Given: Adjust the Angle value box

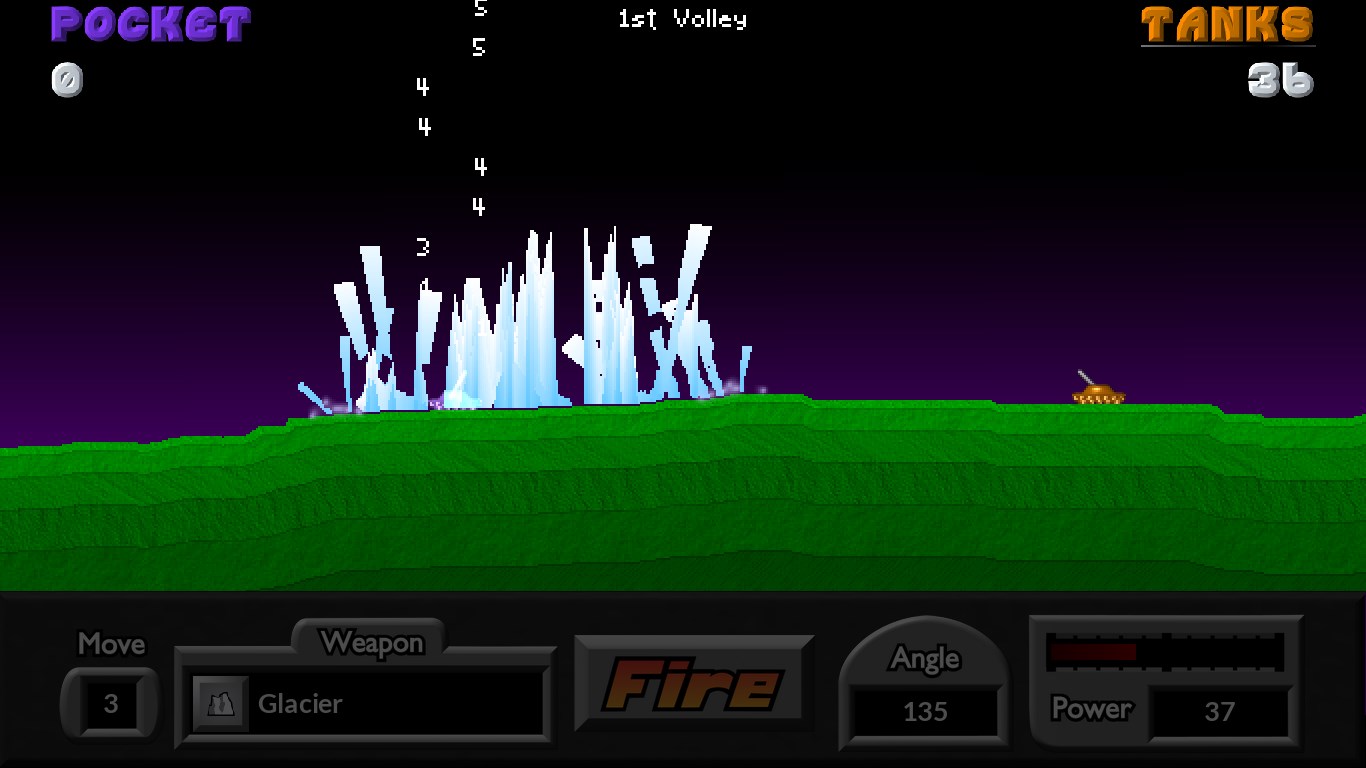Looking at the screenshot, I should 925,711.
